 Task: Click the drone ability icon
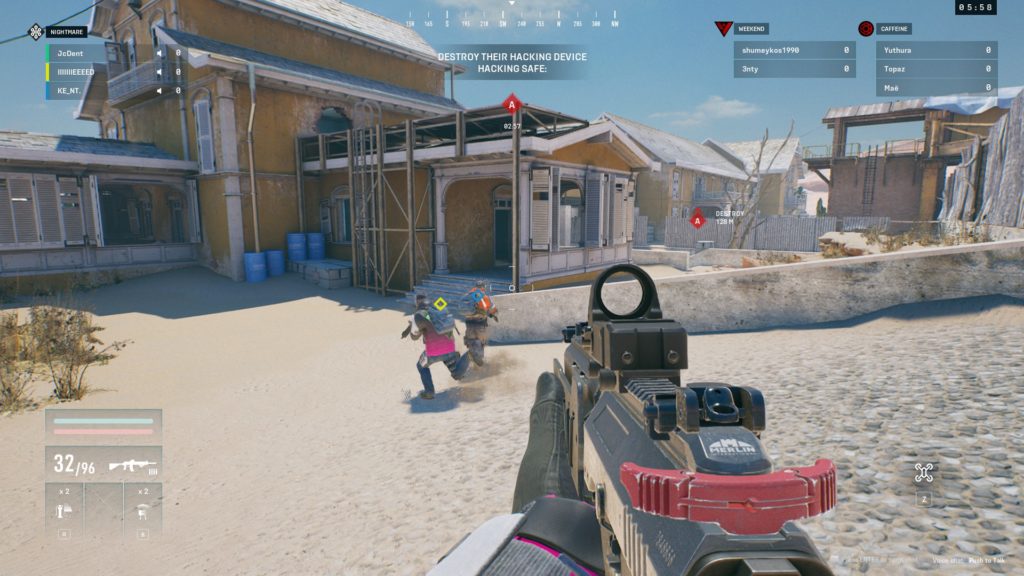tap(924, 473)
